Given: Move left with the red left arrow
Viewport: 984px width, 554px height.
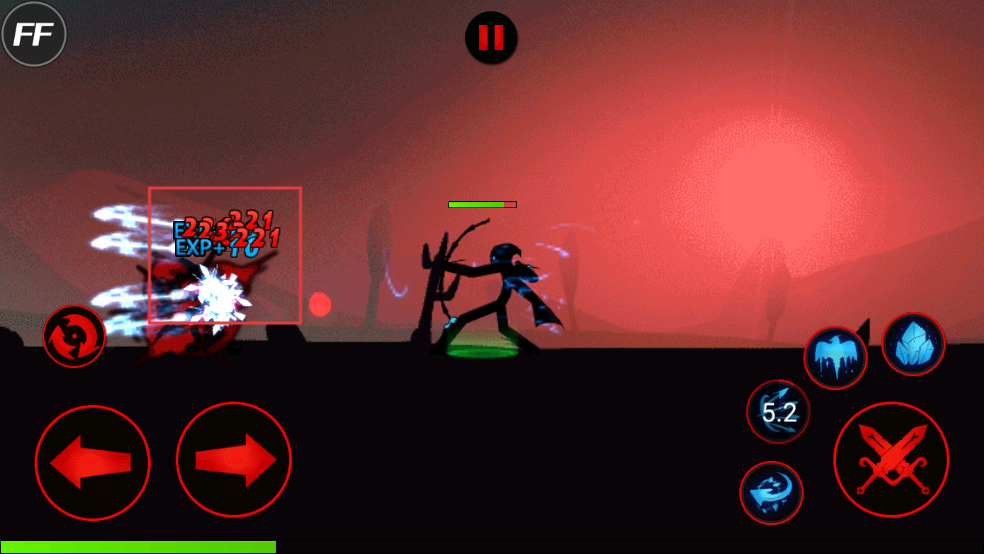Looking at the screenshot, I should coord(92,462).
